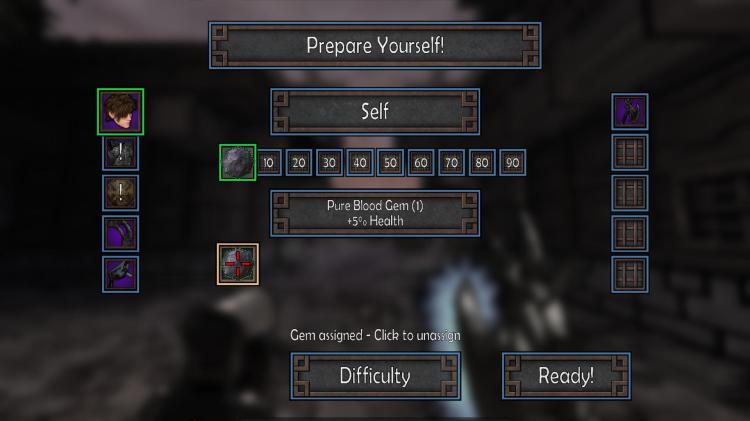Select the curved bow equipment slot
The width and height of the screenshot is (750, 421).
tap(121, 234)
